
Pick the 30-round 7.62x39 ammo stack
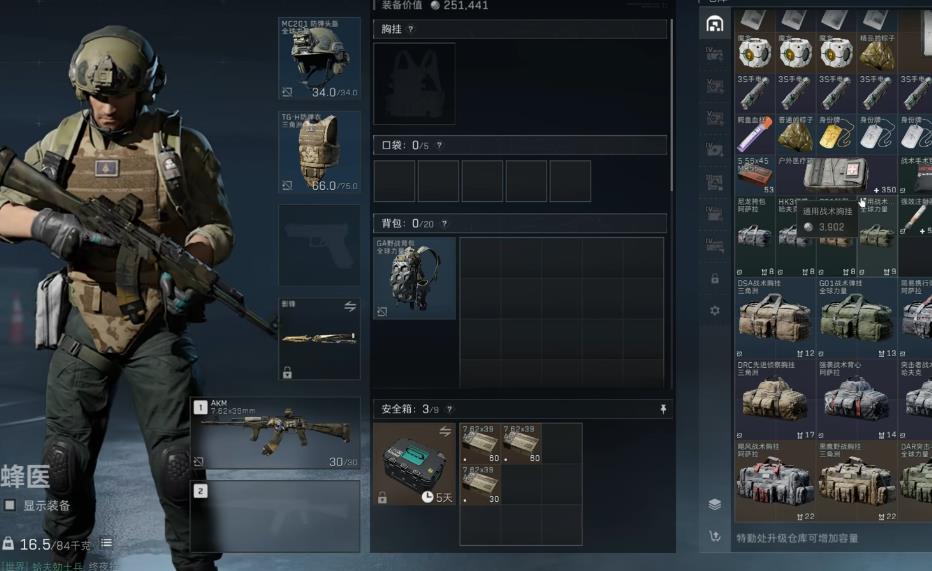tap(480, 484)
